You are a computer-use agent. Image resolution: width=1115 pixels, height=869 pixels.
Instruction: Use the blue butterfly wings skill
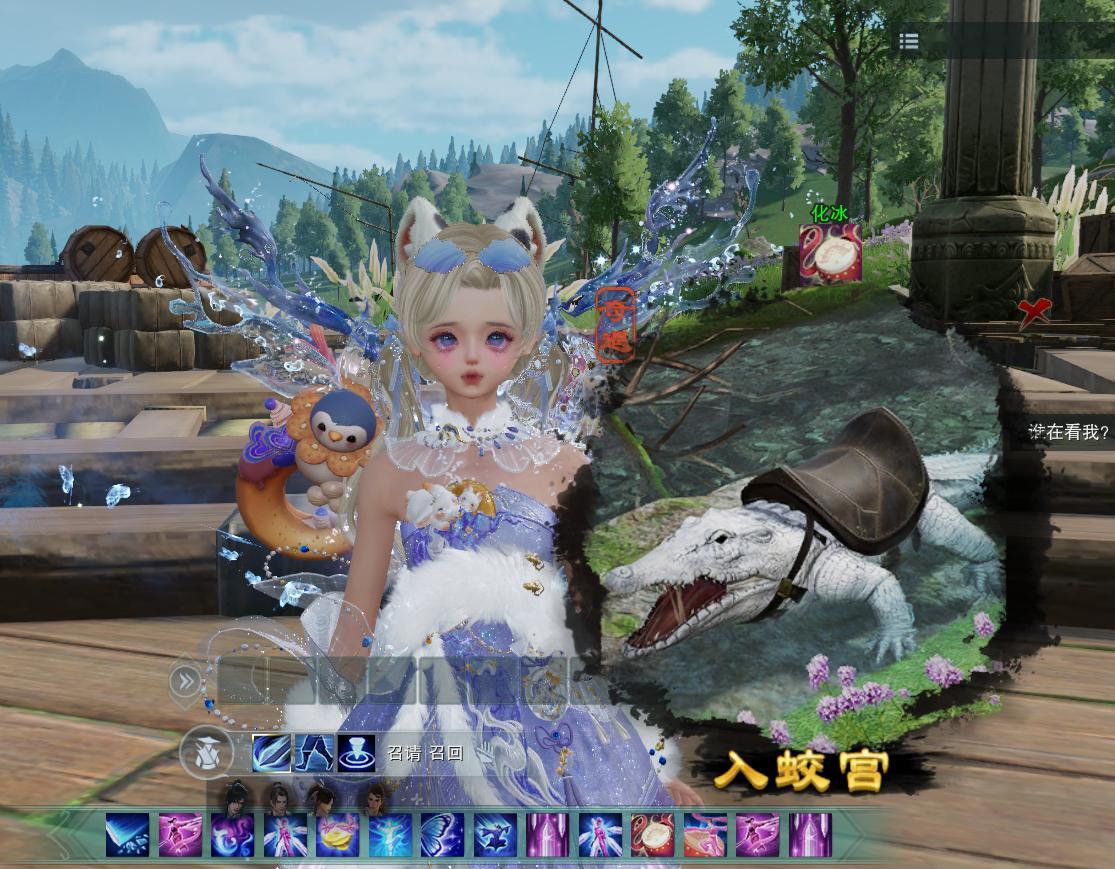[x=442, y=835]
